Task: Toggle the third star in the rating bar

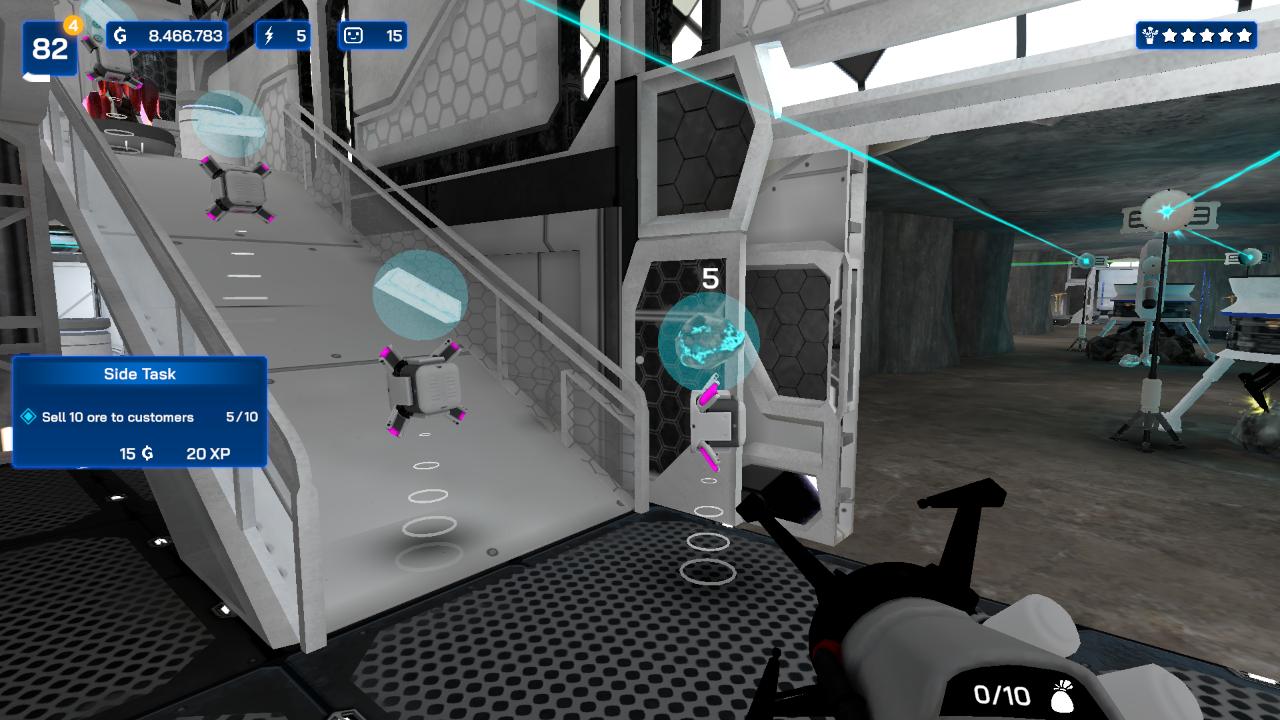Action: point(1209,33)
